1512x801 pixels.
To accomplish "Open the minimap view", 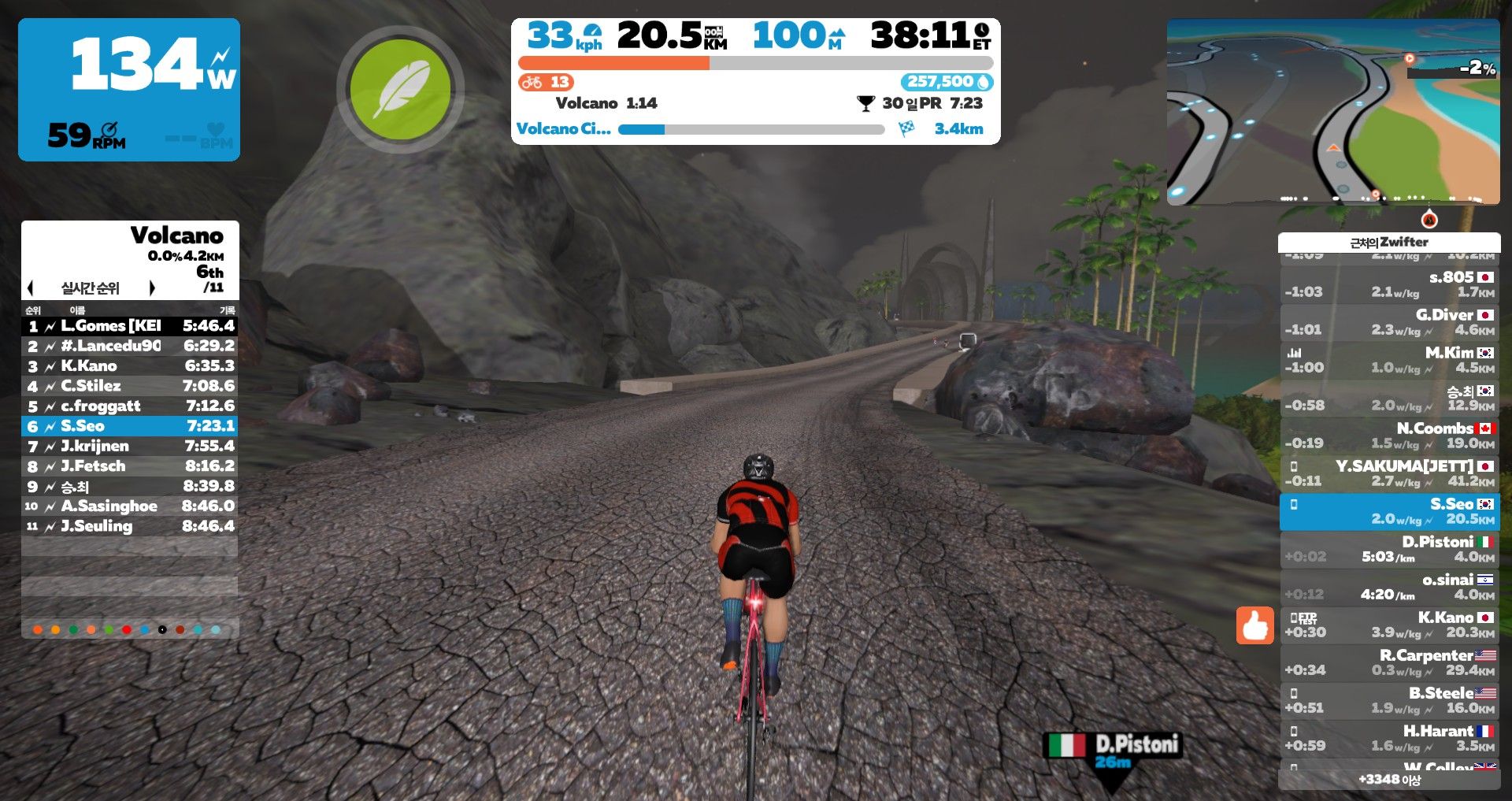I will coord(1332,112).
